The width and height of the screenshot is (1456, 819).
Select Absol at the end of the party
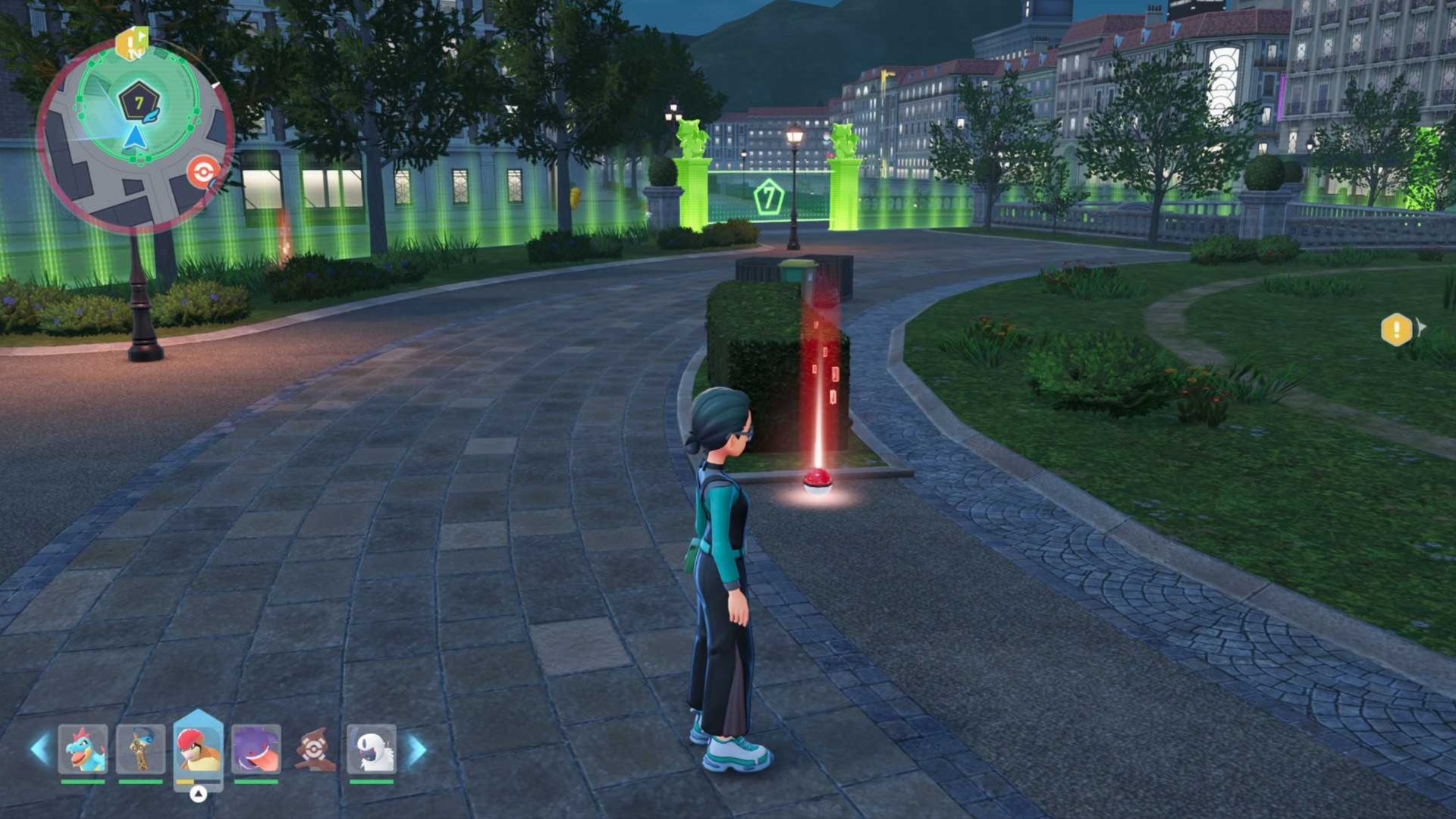[371, 749]
